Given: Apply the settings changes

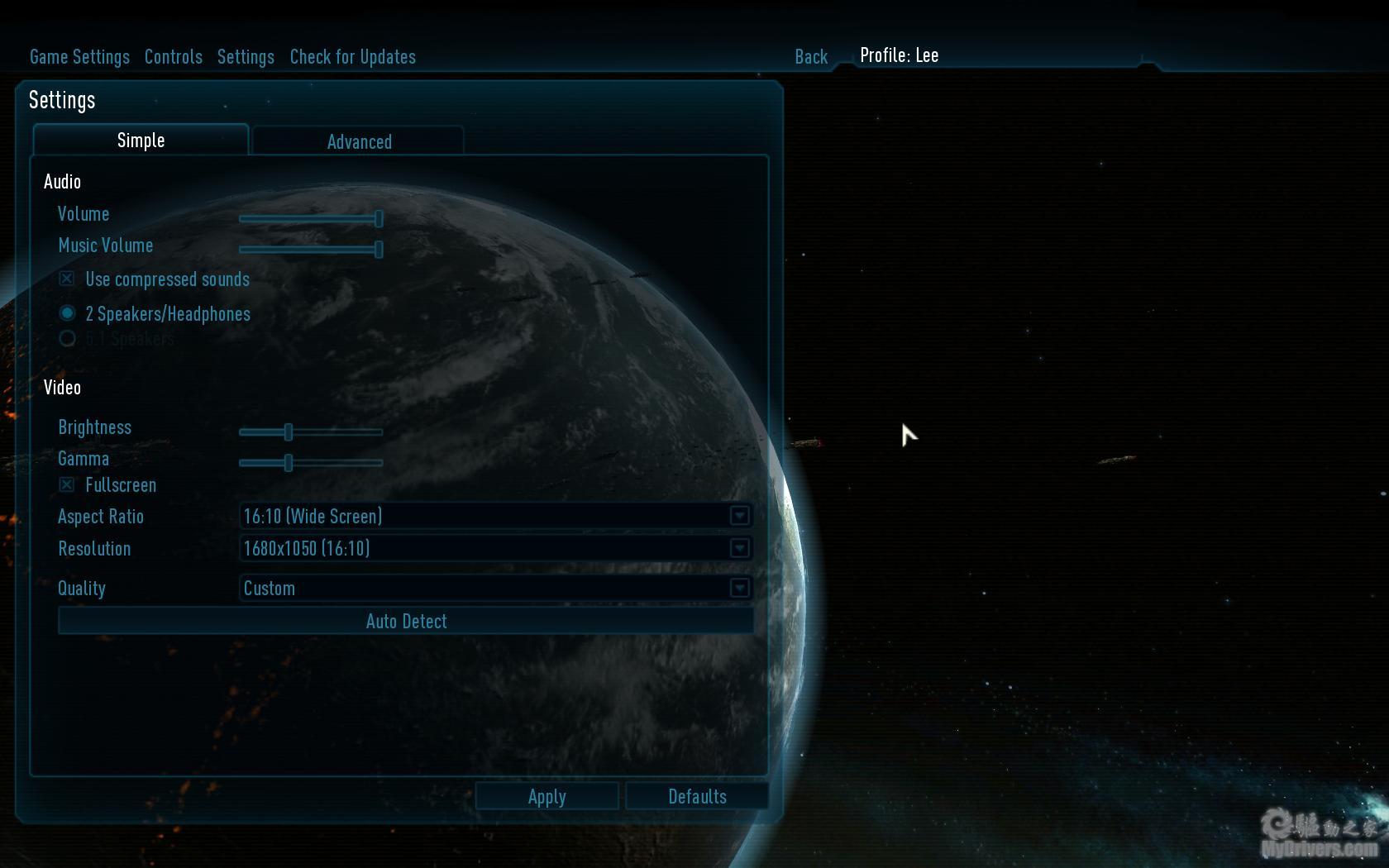Looking at the screenshot, I should click(547, 796).
